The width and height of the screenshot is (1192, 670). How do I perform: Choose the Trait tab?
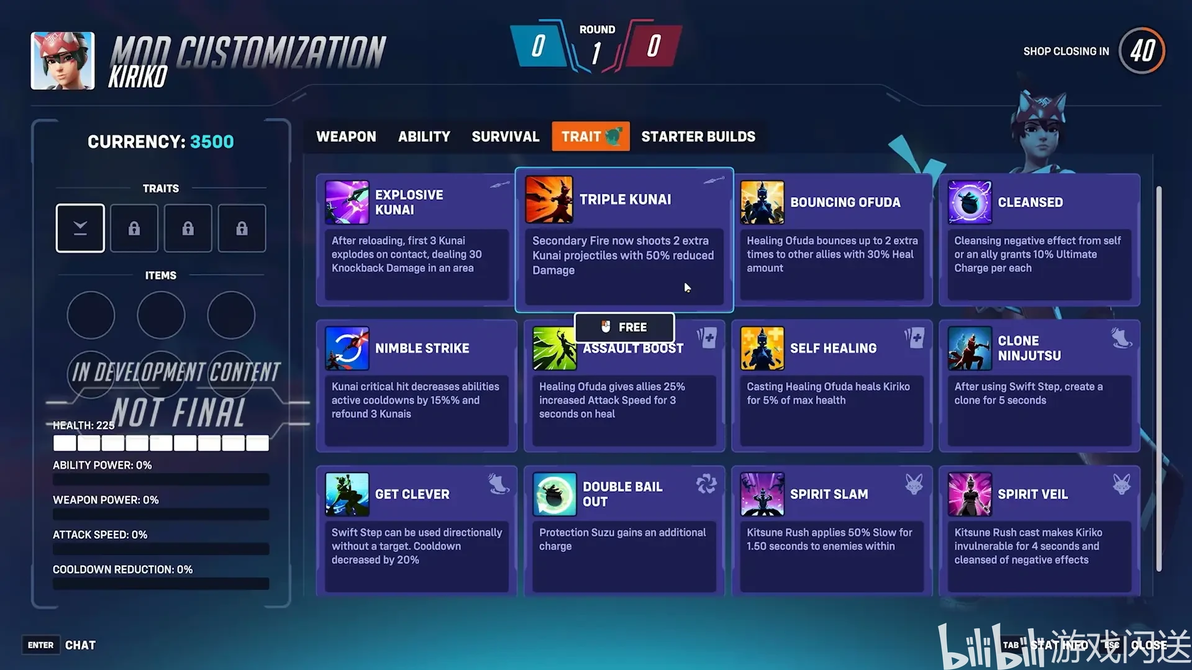pos(590,137)
